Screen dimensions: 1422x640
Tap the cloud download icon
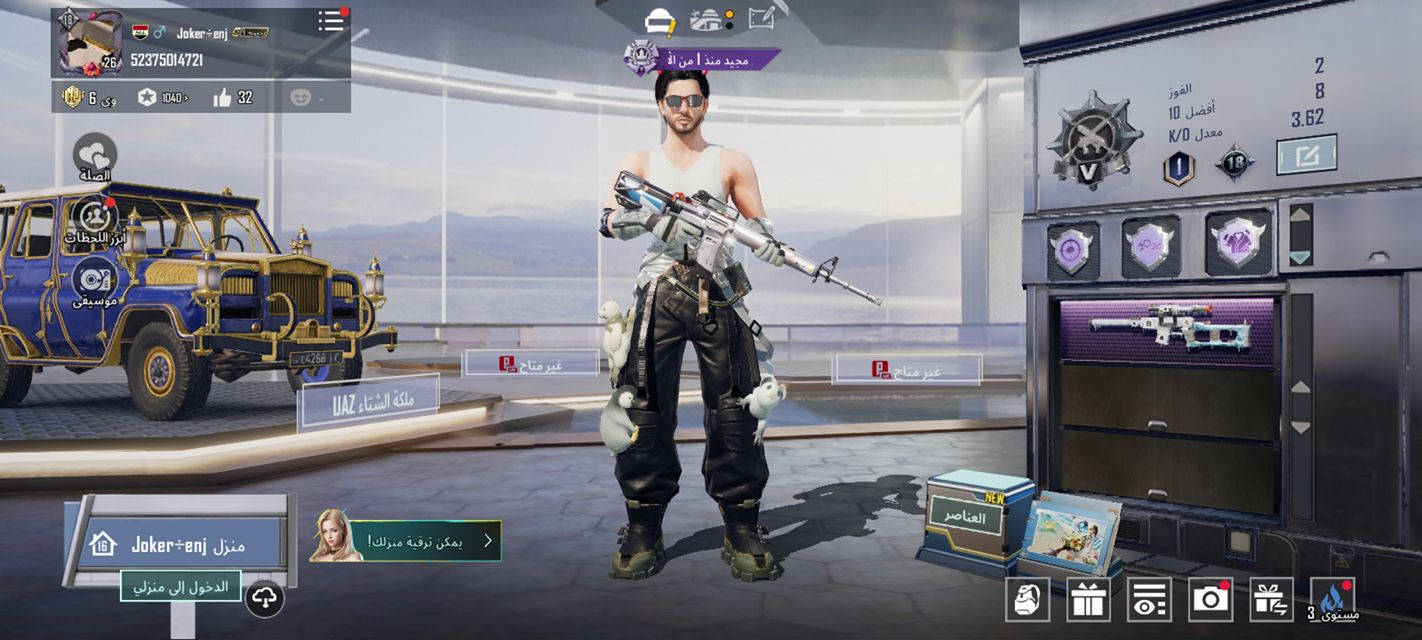[264, 598]
